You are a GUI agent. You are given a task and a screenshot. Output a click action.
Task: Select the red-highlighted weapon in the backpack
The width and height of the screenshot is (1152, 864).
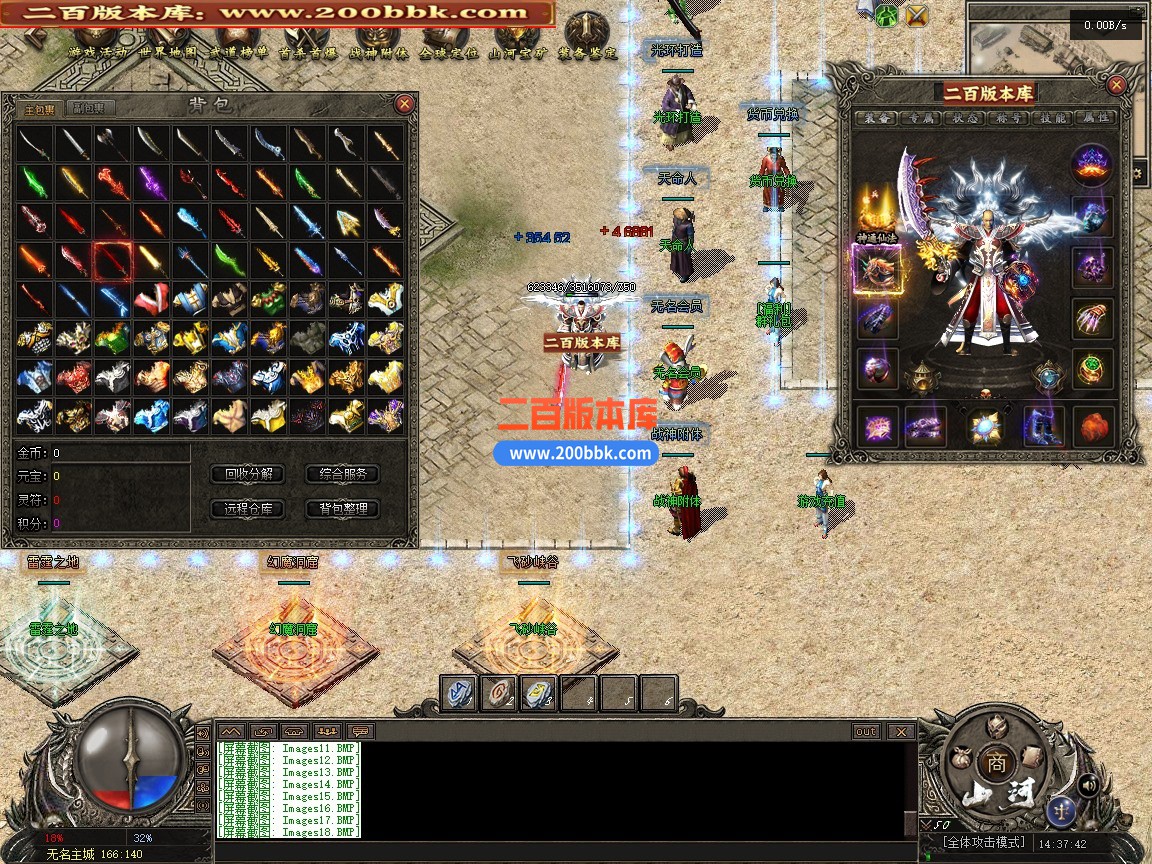[112, 260]
